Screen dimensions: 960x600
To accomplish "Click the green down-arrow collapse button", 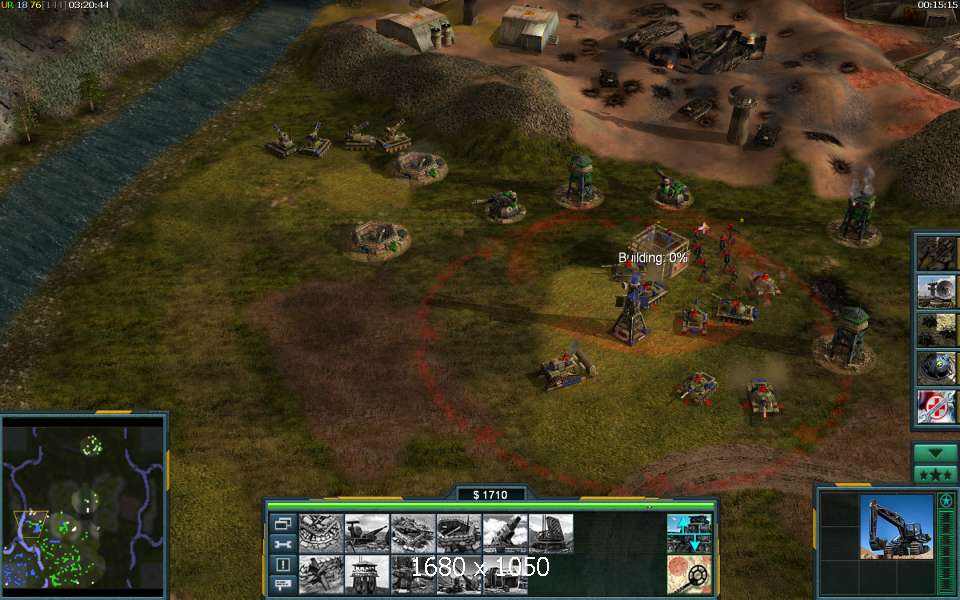I will 936,453.
